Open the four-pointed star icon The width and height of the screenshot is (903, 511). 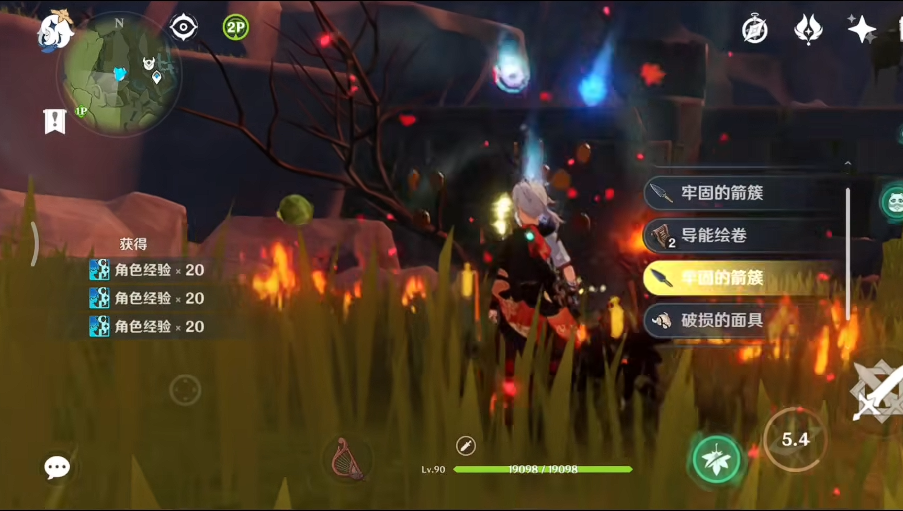click(861, 29)
